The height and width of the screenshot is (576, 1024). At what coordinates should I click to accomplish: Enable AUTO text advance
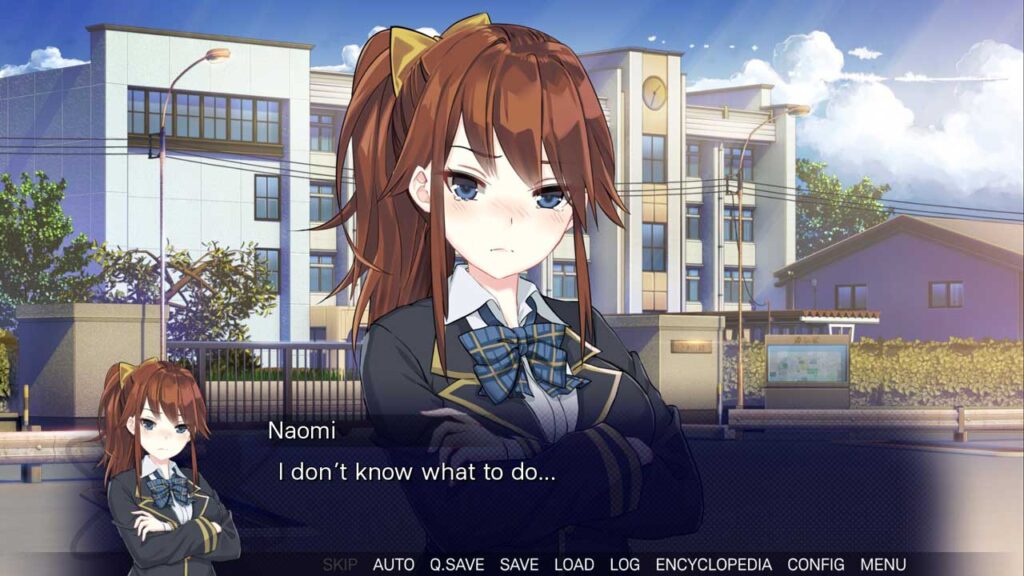pyautogui.click(x=393, y=565)
